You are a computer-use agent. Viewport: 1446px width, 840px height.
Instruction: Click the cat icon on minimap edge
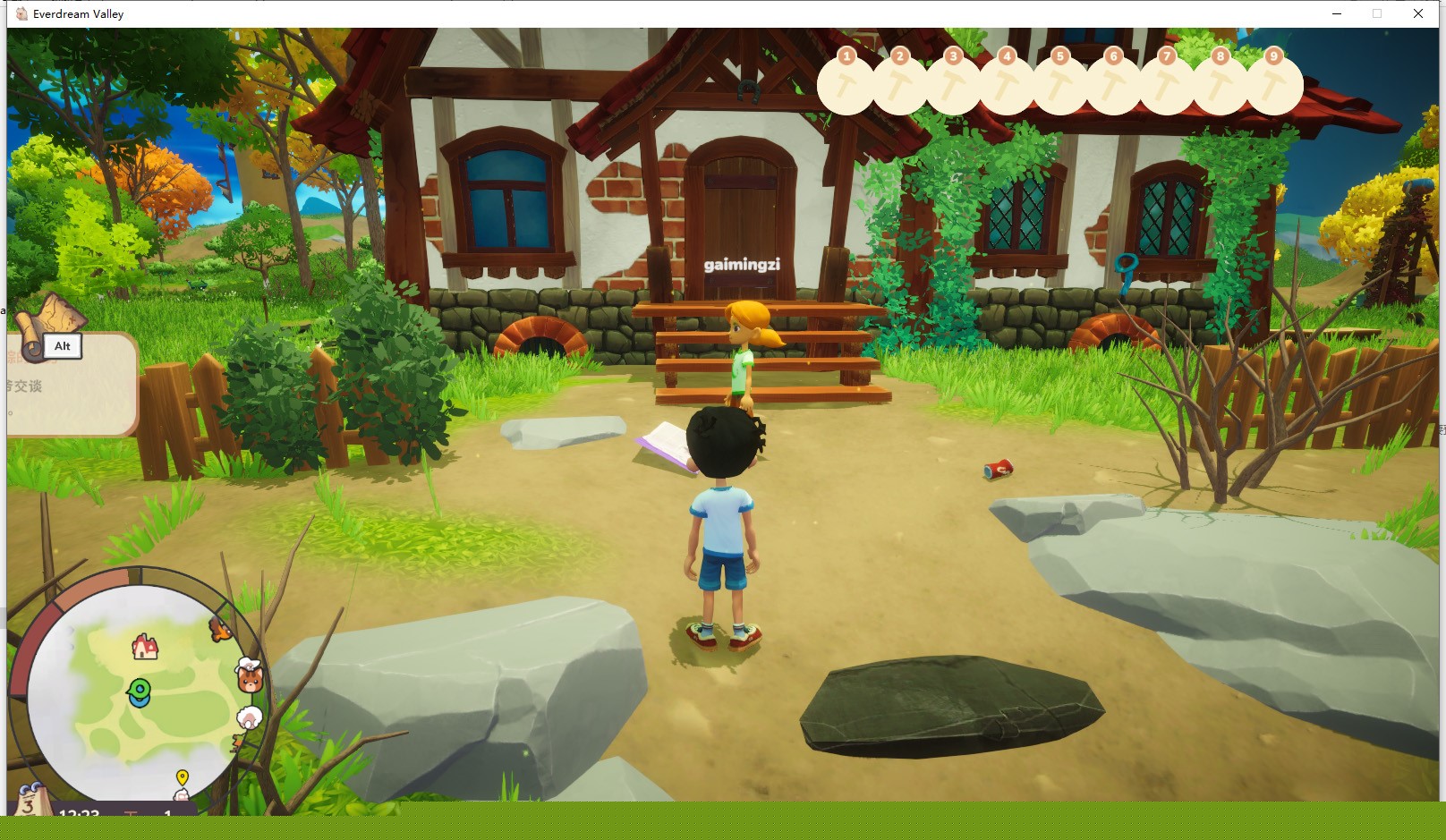(x=250, y=679)
